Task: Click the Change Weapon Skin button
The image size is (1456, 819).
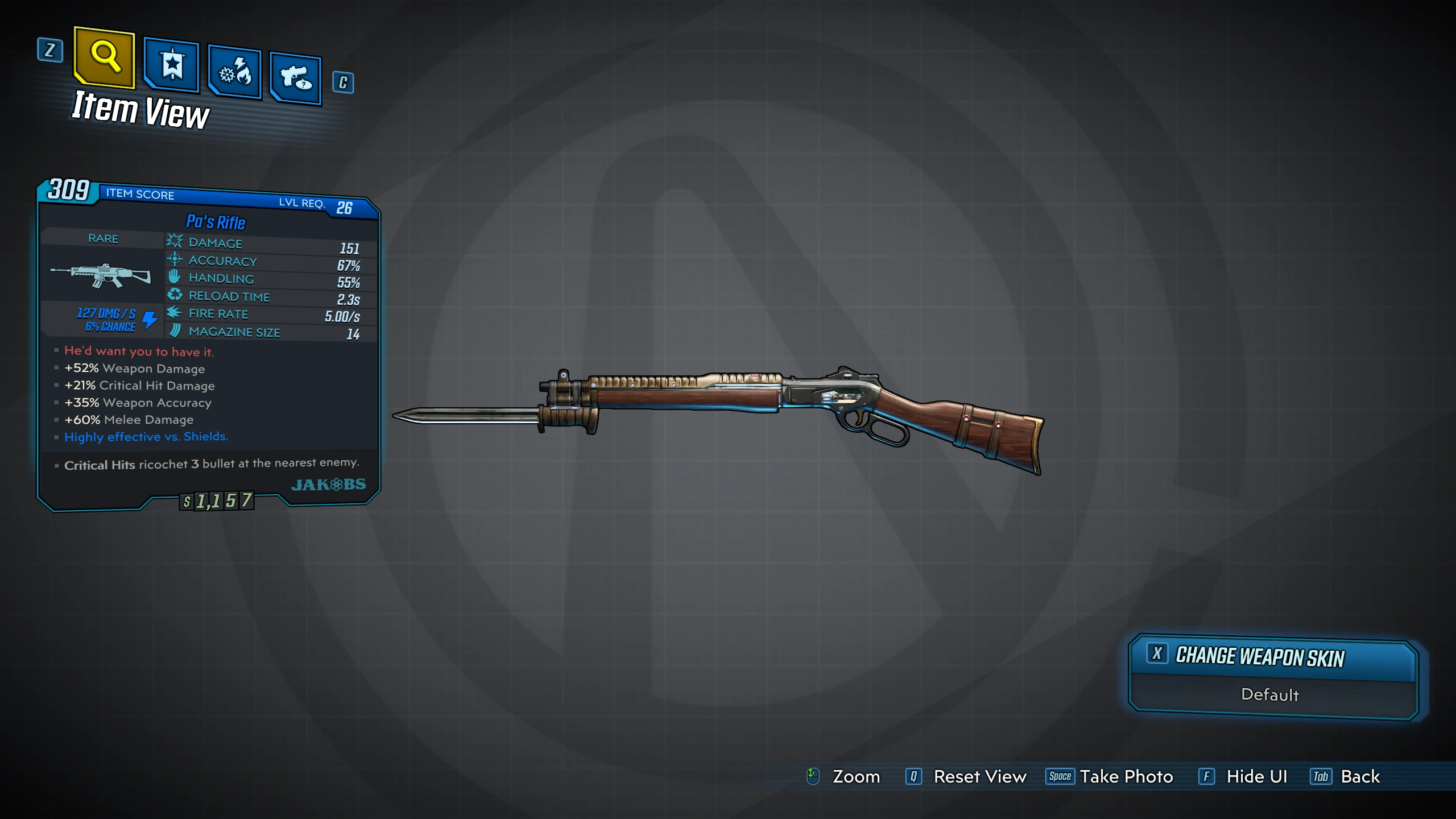Action: (x=1272, y=657)
